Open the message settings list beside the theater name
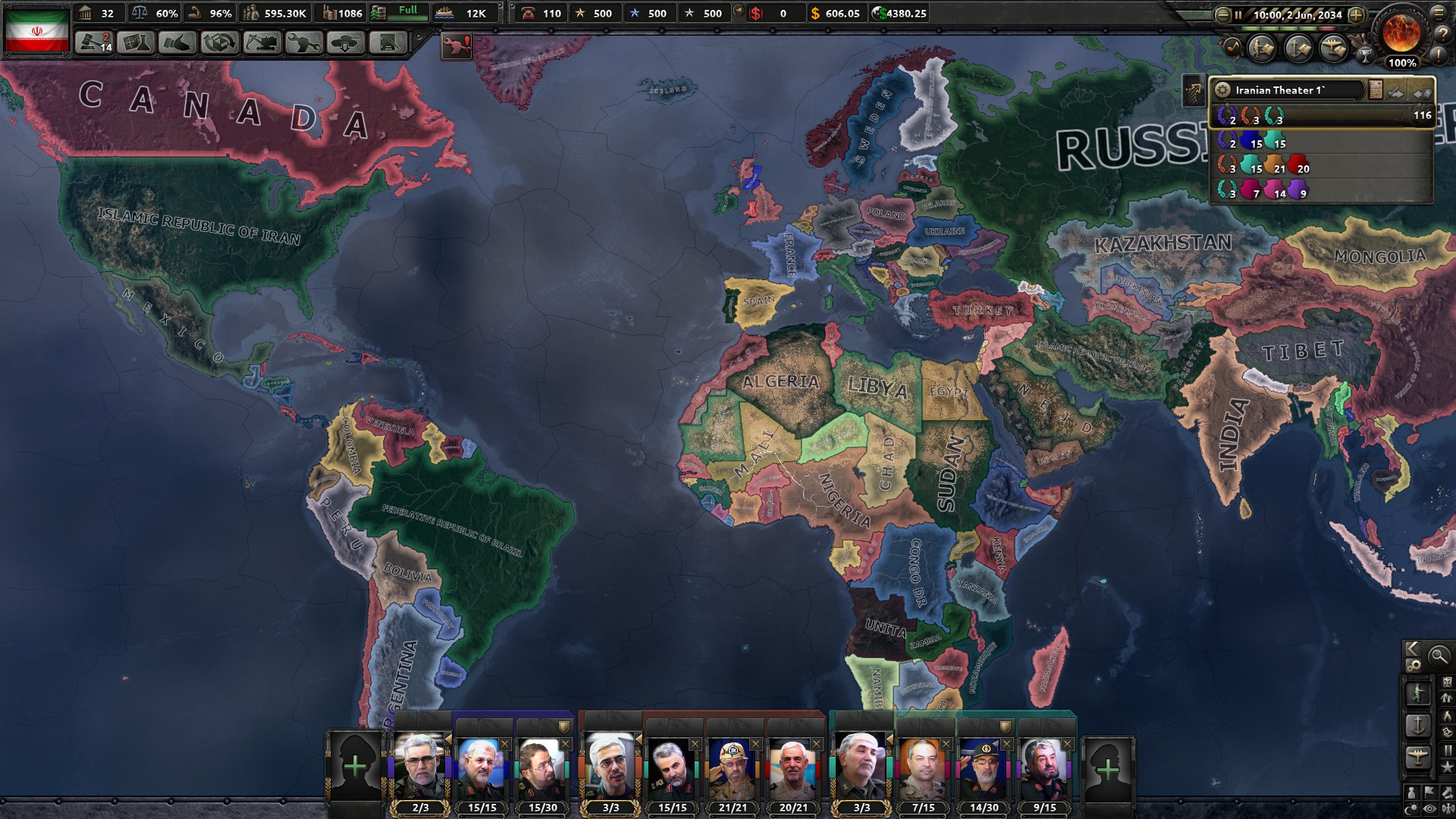 point(1375,89)
